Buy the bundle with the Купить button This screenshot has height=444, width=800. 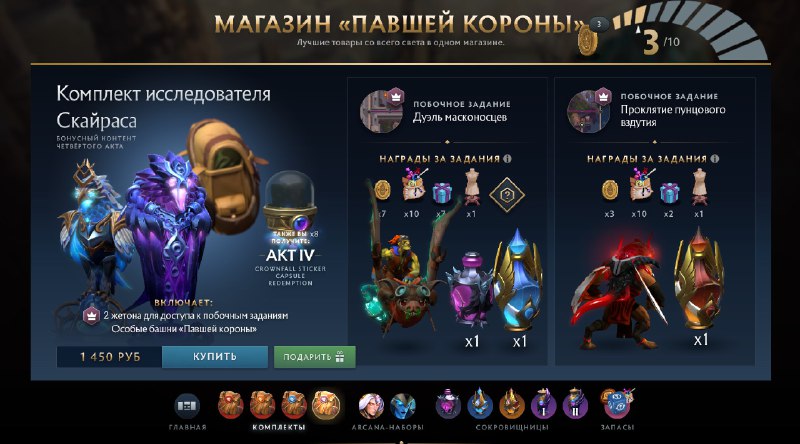pos(215,357)
